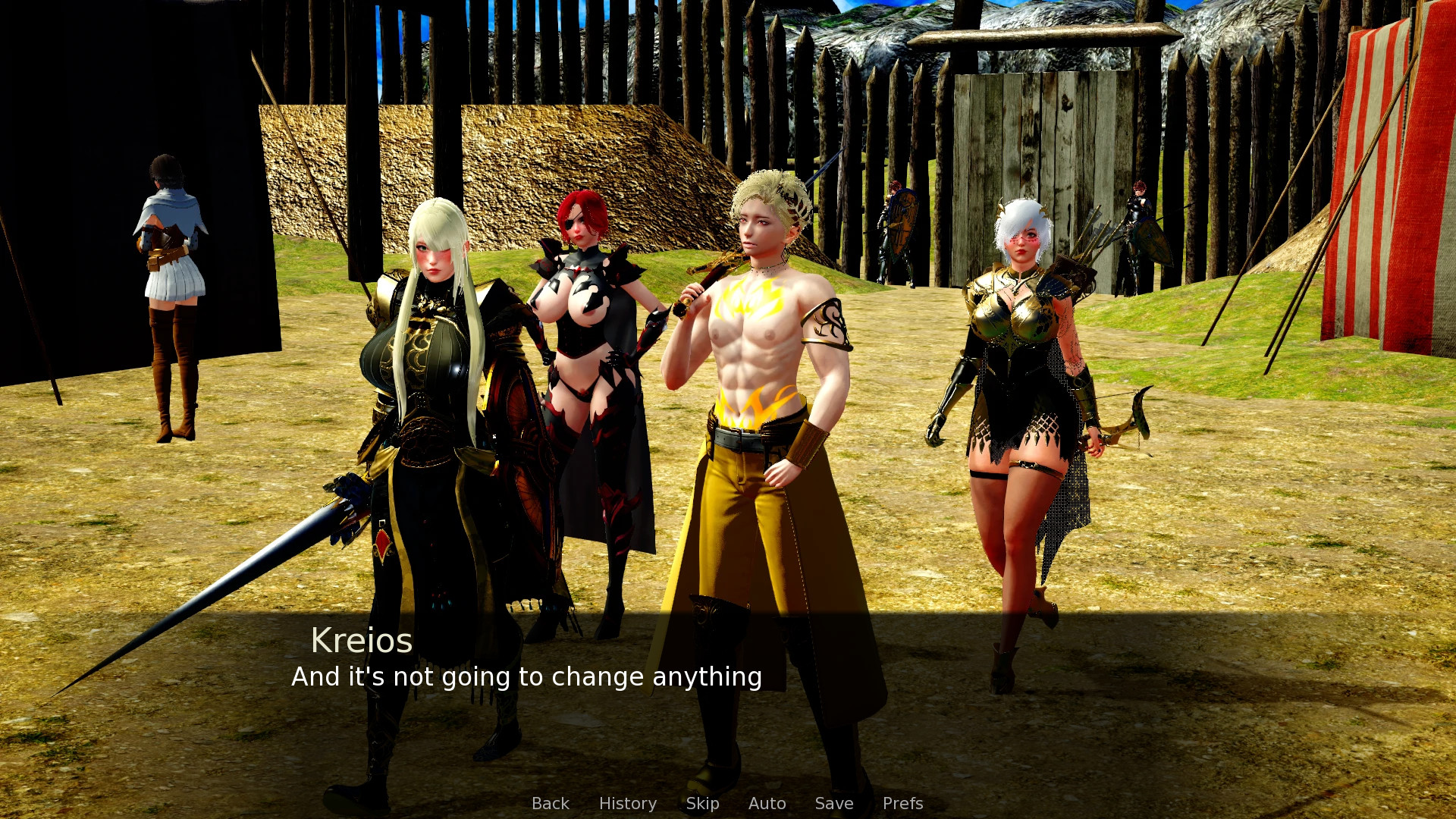Activate Skip to fast-forward dialogue
The height and width of the screenshot is (819, 1456).
point(702,803)
